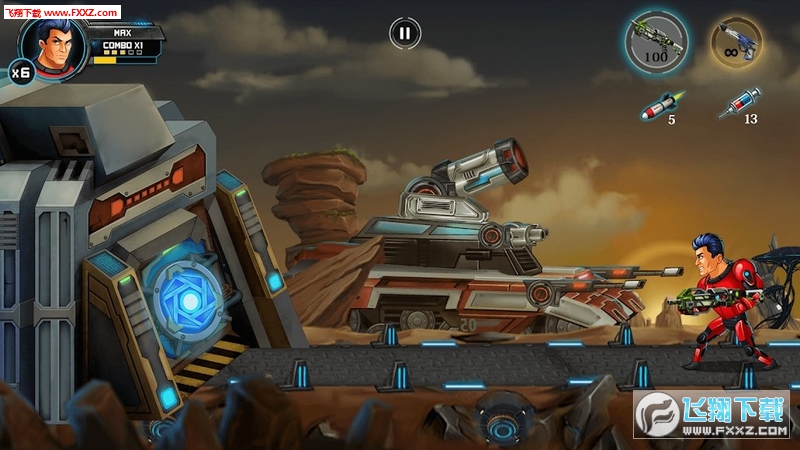Switch to the blue infinite-ammo pistol
The height and width of the screenshot is (450, 800).
point(736,42)
